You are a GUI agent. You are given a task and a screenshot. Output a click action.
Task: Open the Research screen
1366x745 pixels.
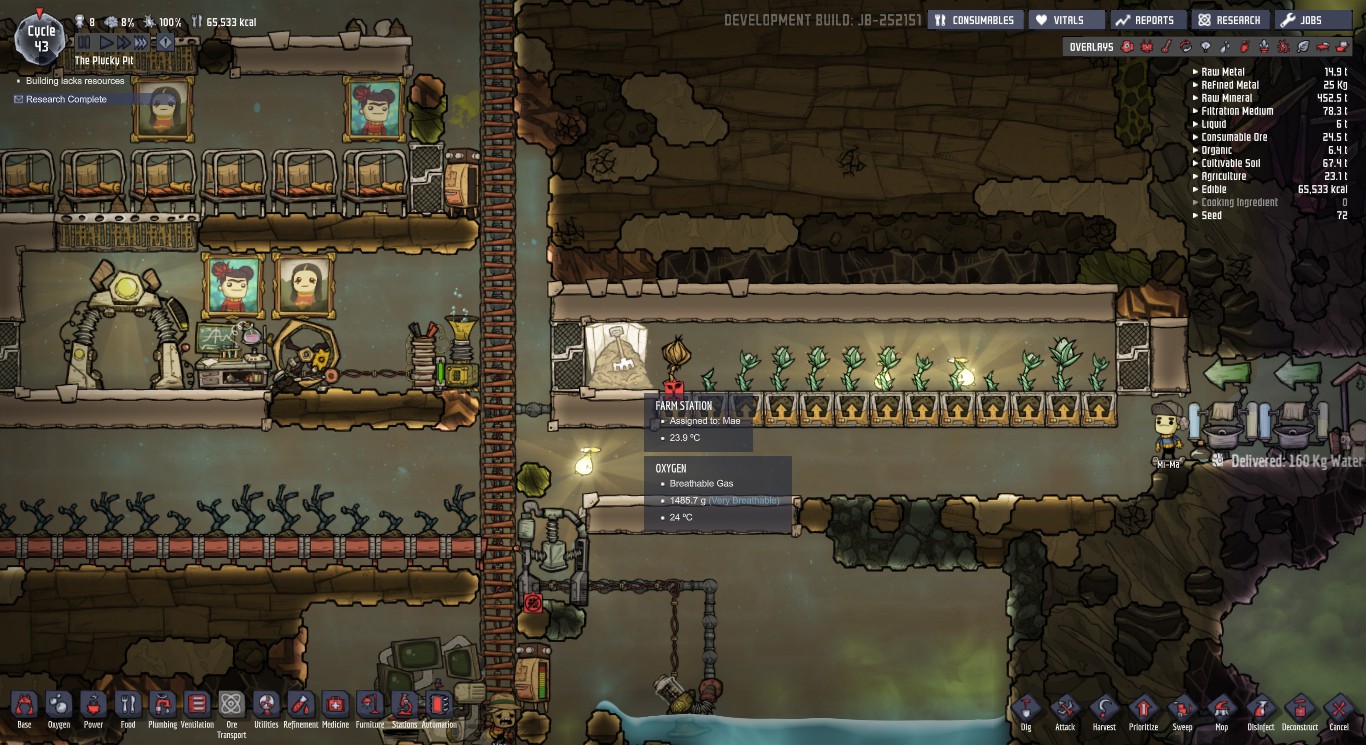tap(1230, 20)
